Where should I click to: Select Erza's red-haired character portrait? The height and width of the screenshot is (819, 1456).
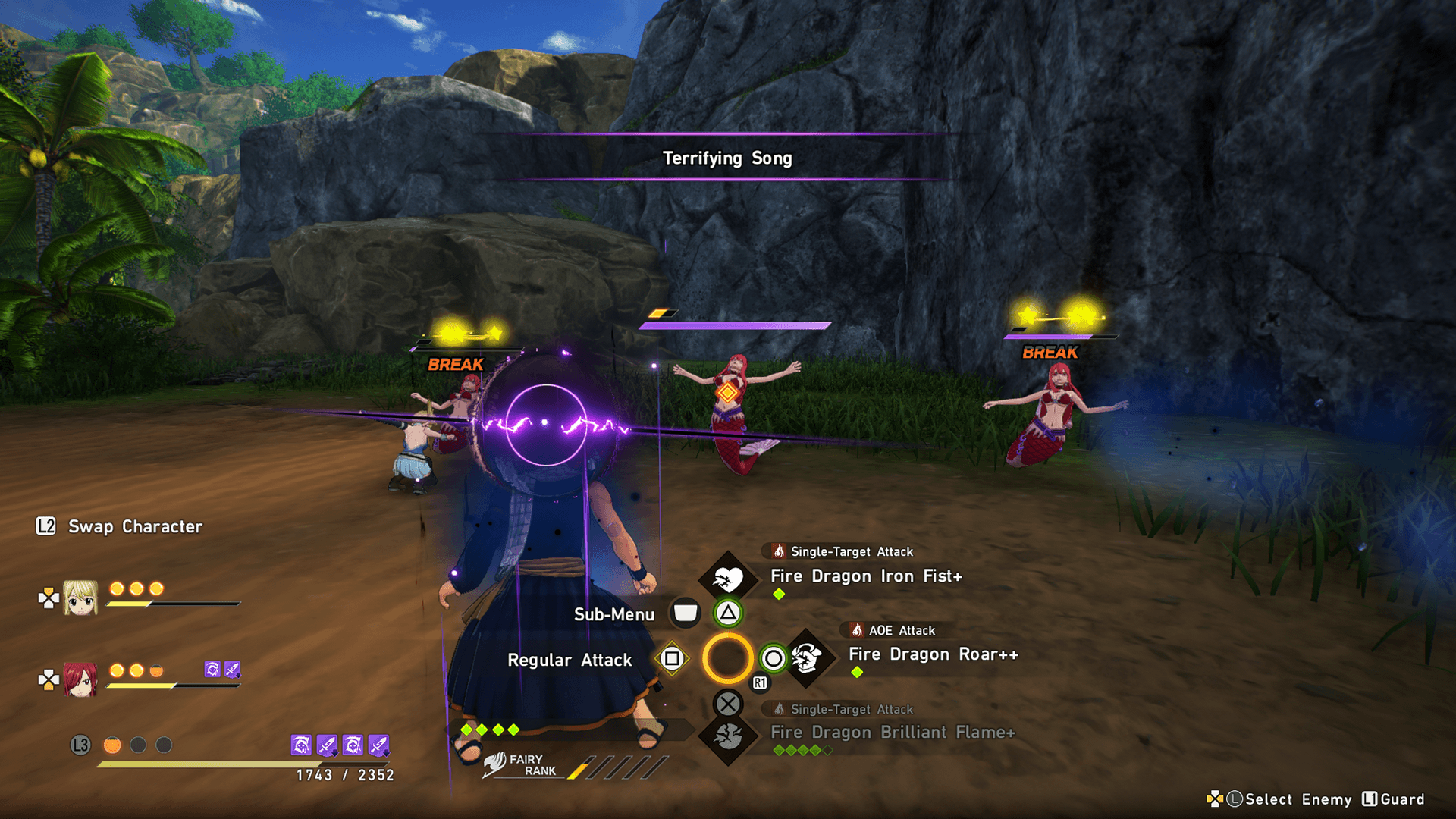pyautogui.click(x=80, y=679)
